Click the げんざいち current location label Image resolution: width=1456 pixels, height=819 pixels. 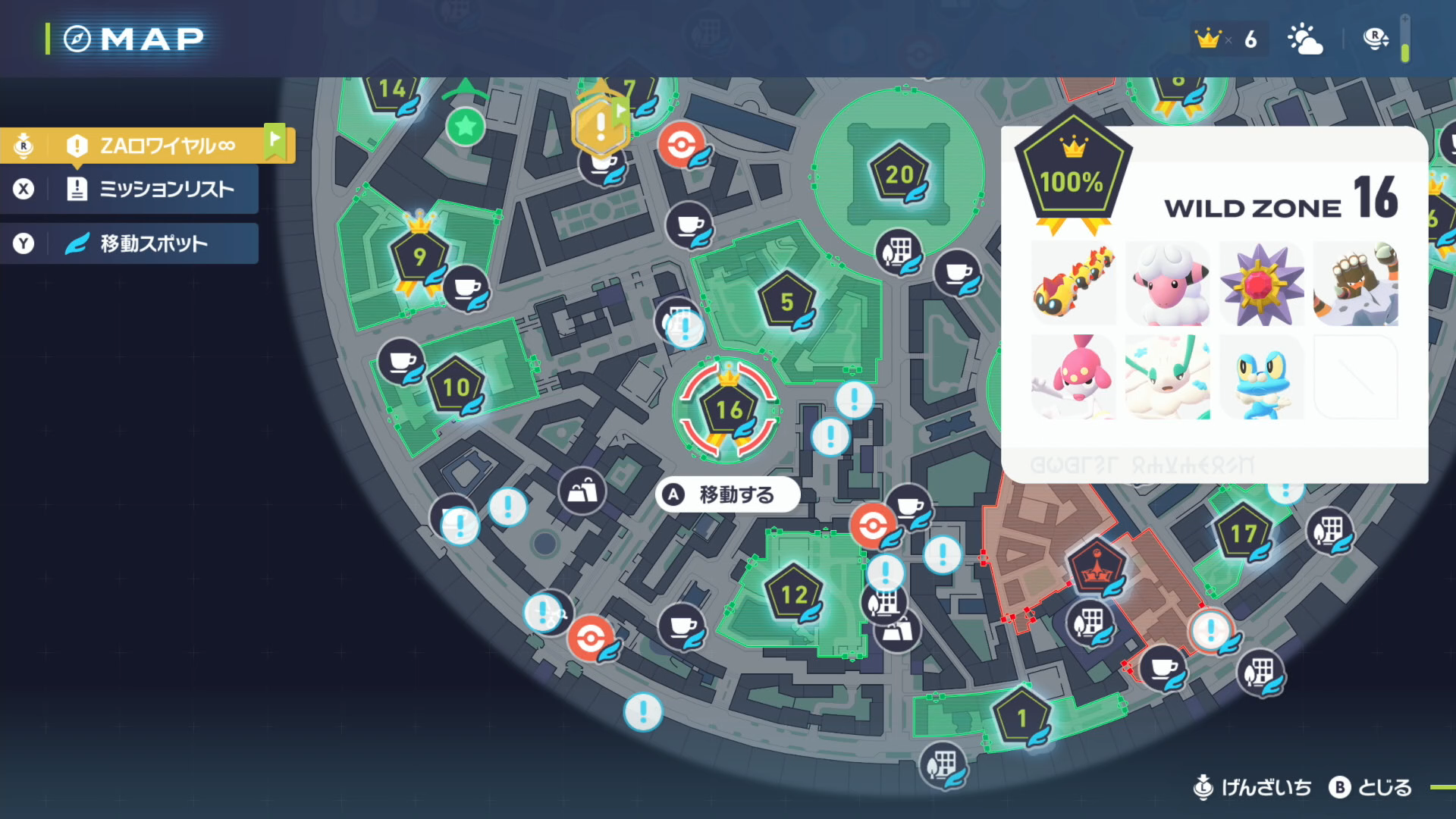point(1266,788)
